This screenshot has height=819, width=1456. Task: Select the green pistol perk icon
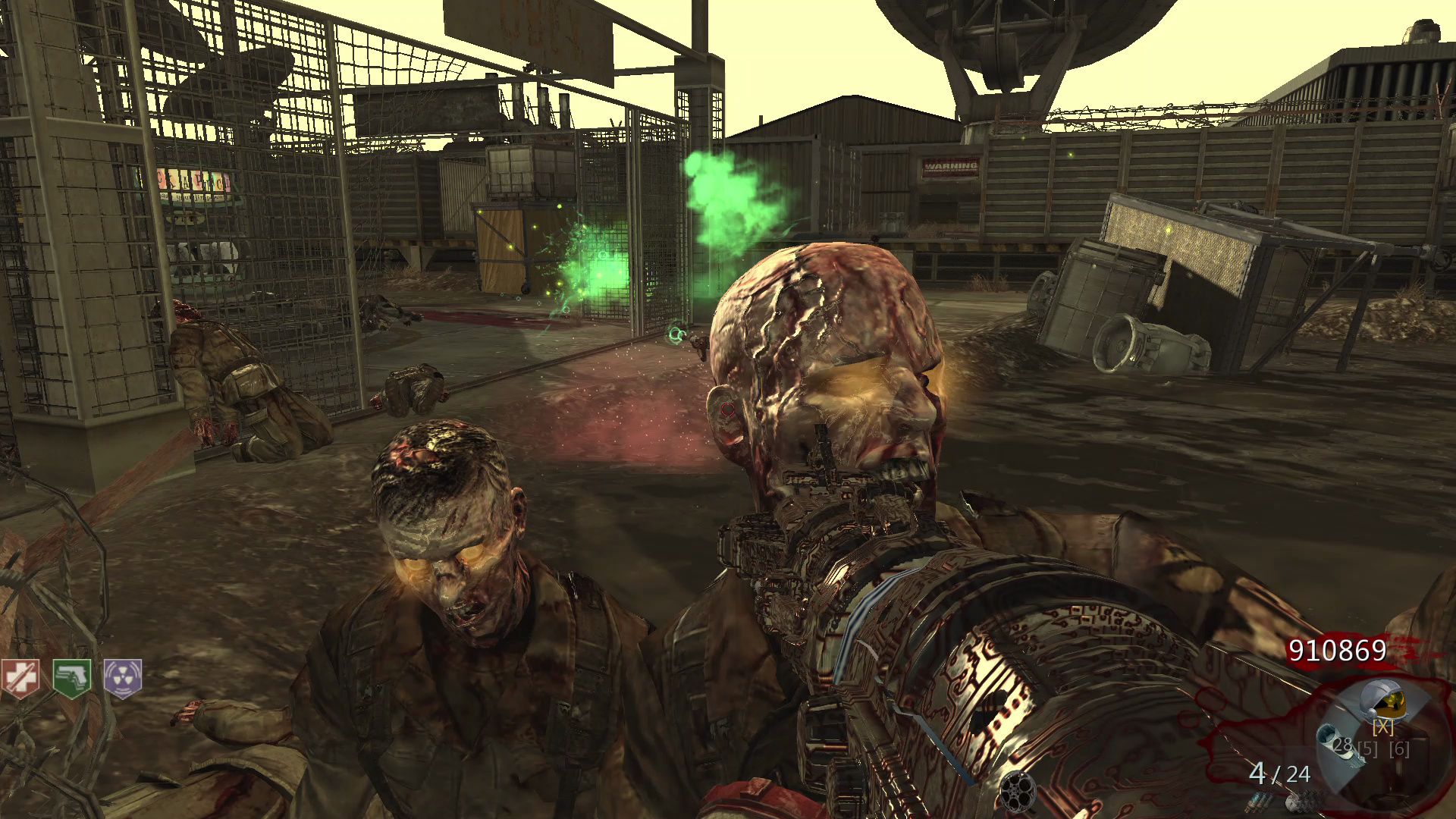point(72,677)
